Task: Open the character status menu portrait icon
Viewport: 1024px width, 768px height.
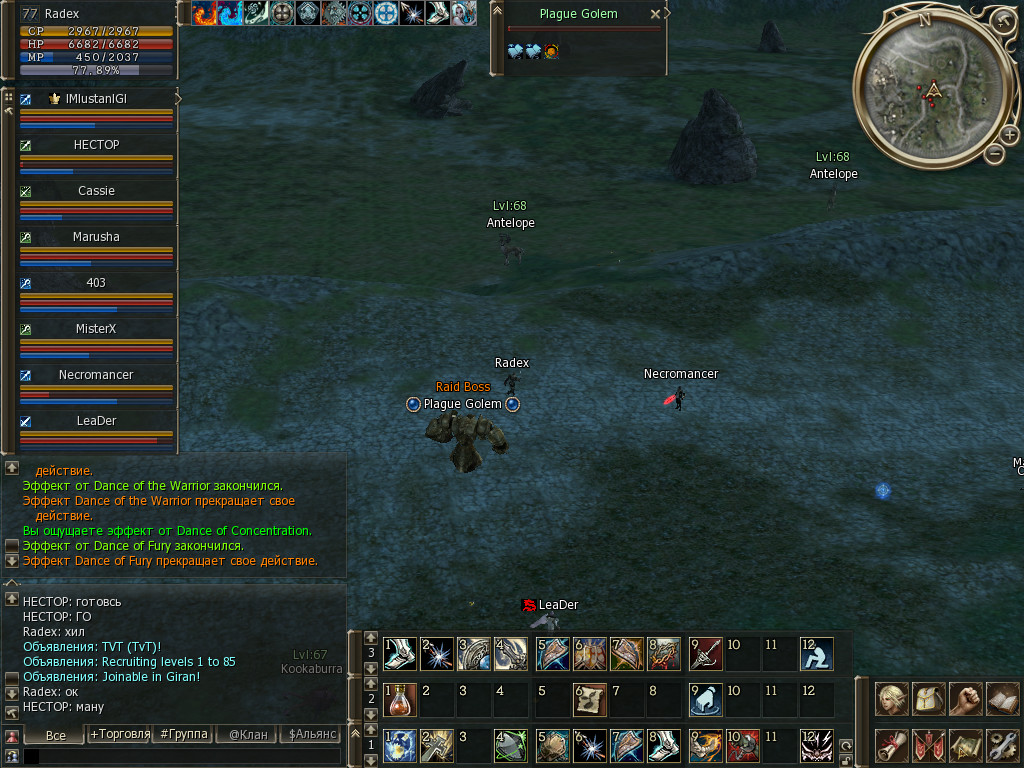Action: (x=891, y=697)
